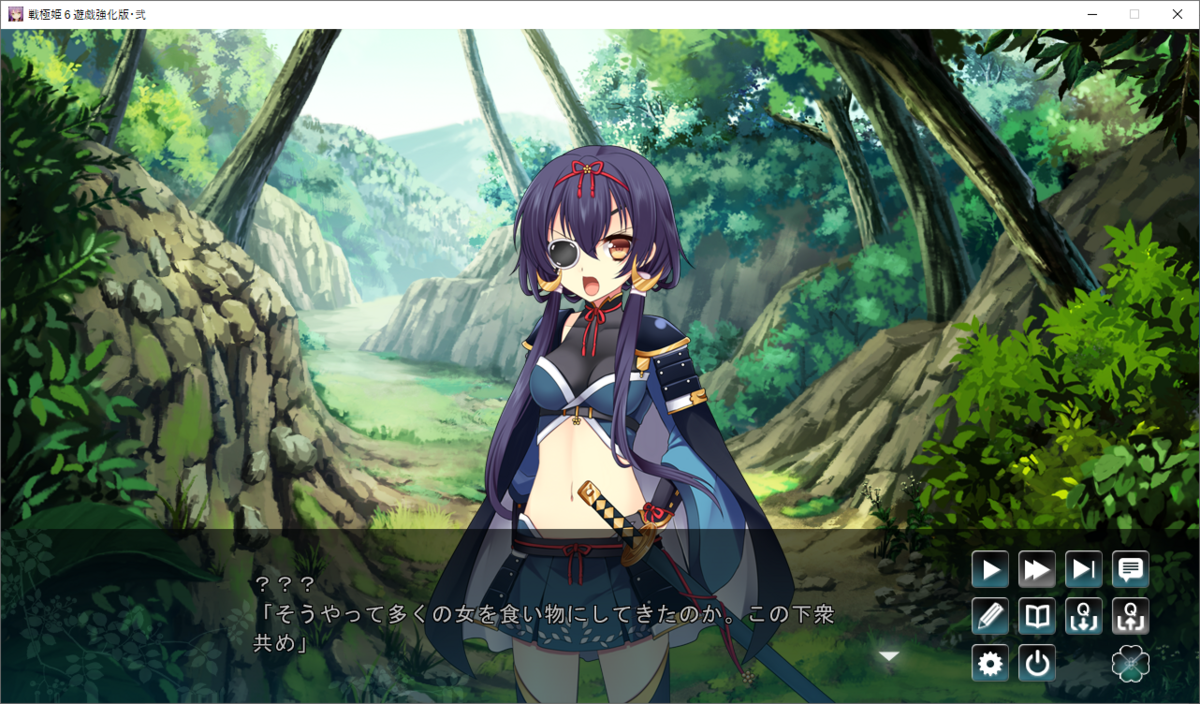Click the power icon to exit
The image size is (1200, 704).
pyautogui.click(x=1037, y=663)
